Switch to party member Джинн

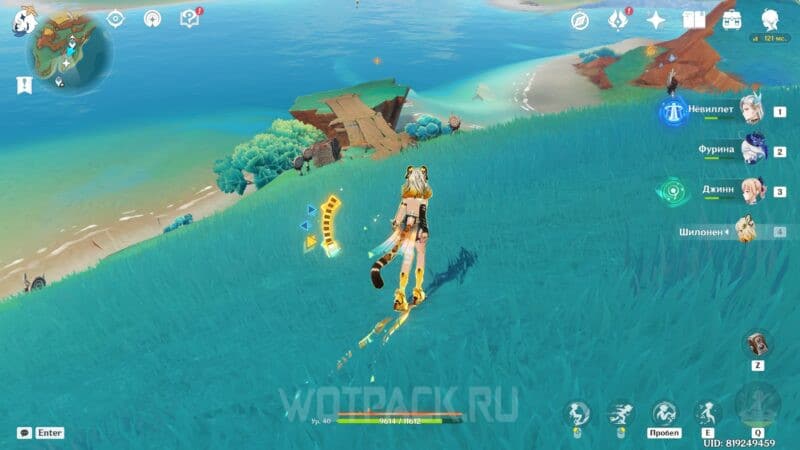(752, 191)
